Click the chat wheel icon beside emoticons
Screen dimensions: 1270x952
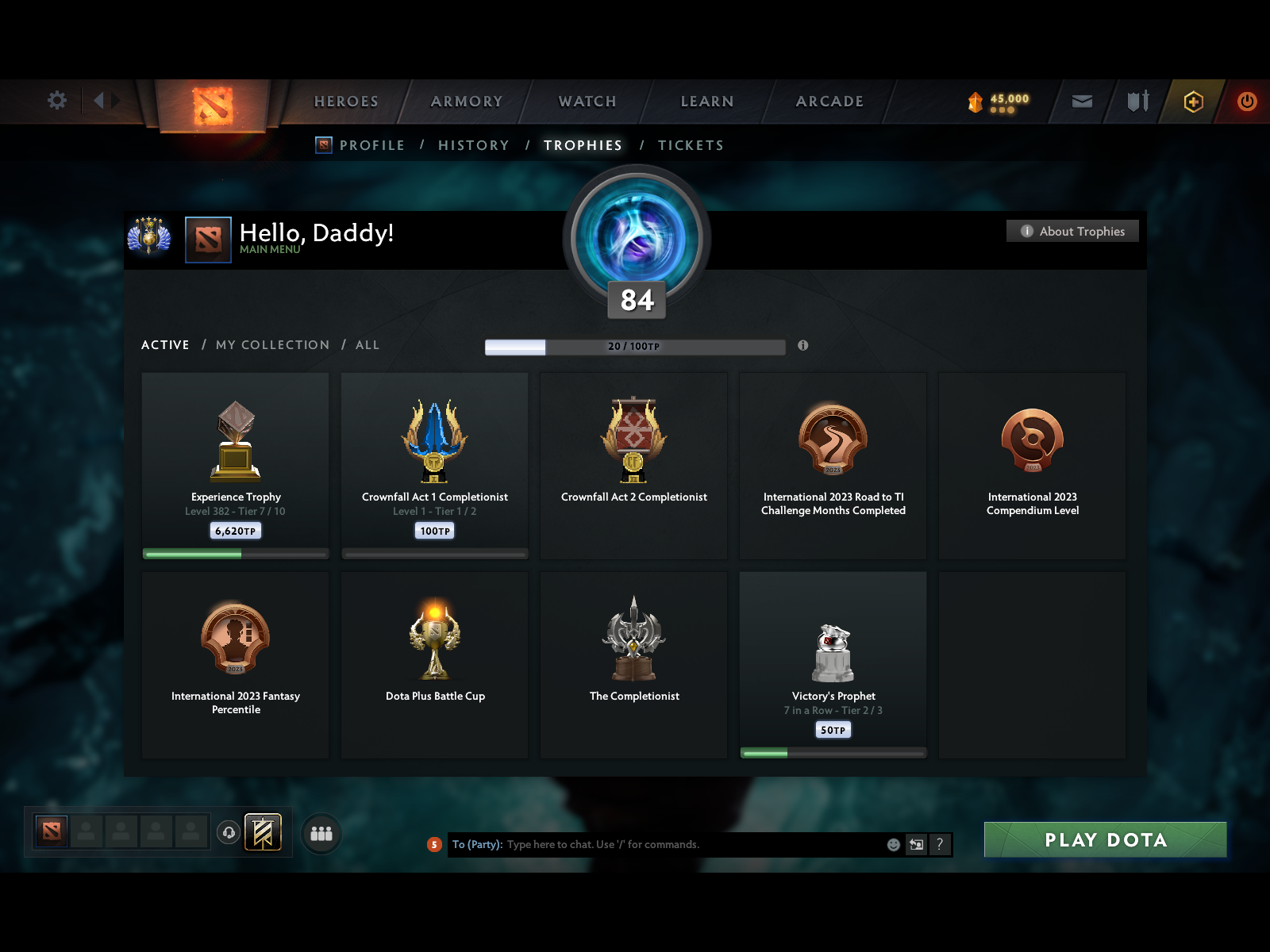pos(915,845)
